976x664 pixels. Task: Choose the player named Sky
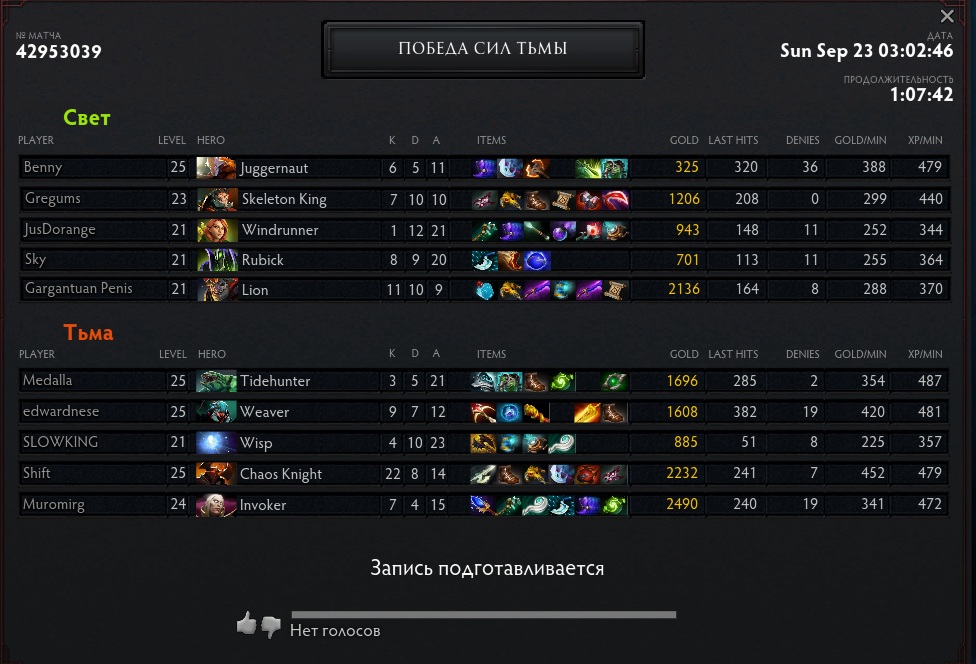[35, 259]
